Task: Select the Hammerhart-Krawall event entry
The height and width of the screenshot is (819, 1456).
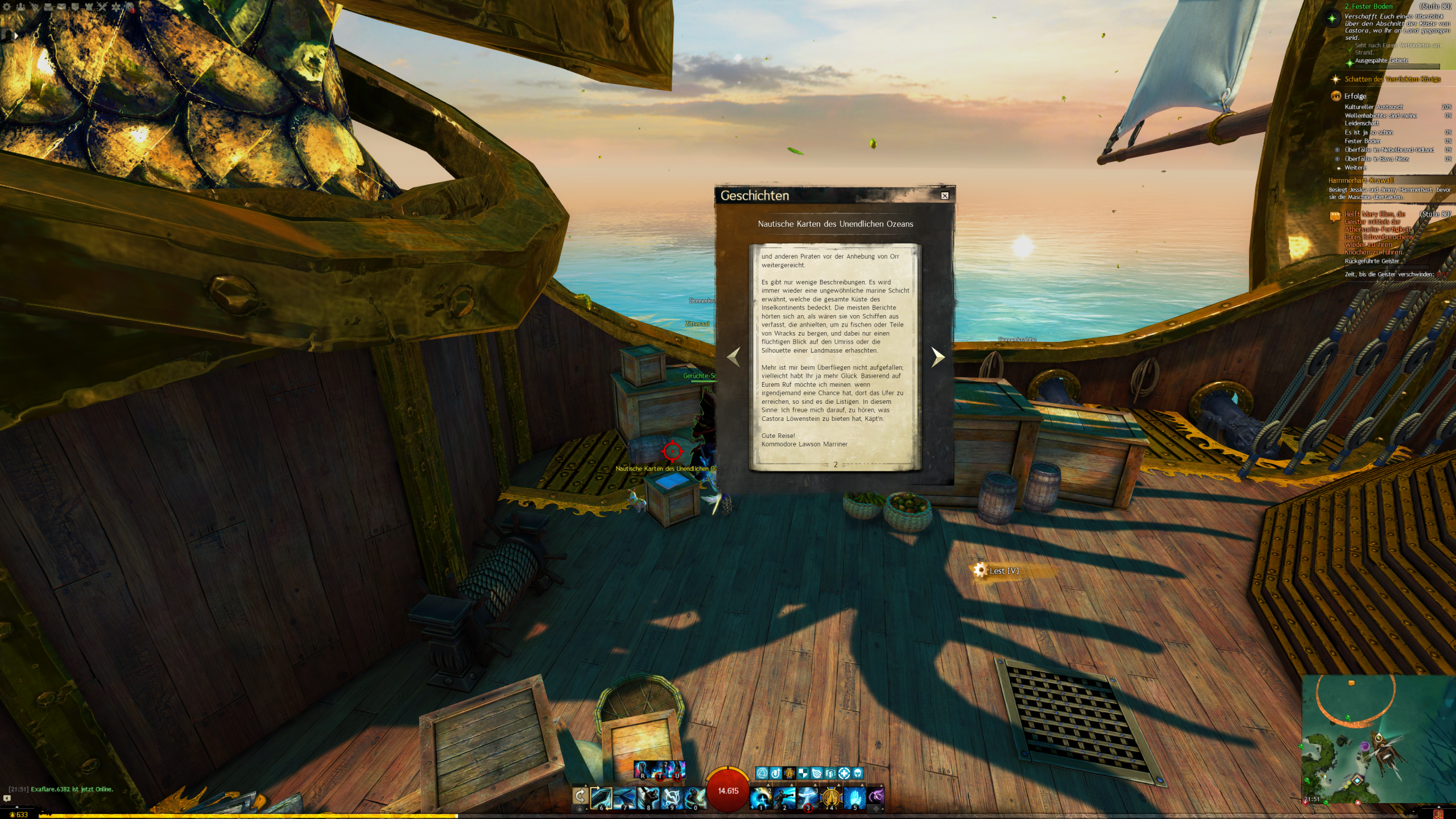Action: click(1360, 180)
